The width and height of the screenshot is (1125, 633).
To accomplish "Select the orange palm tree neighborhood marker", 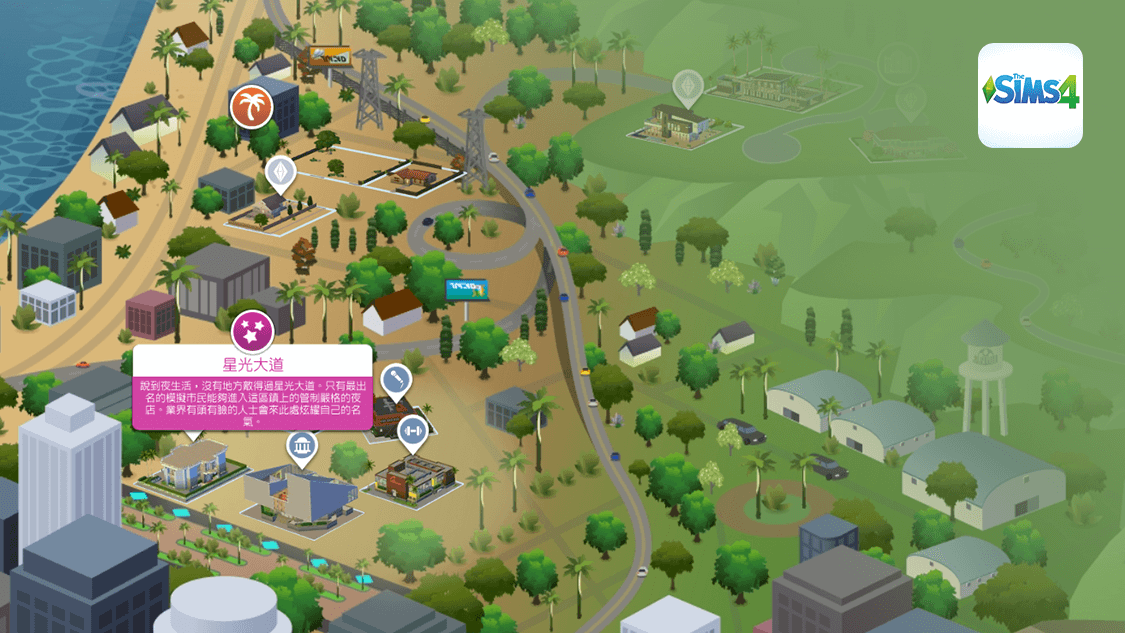I will click(x=251, y=108).
